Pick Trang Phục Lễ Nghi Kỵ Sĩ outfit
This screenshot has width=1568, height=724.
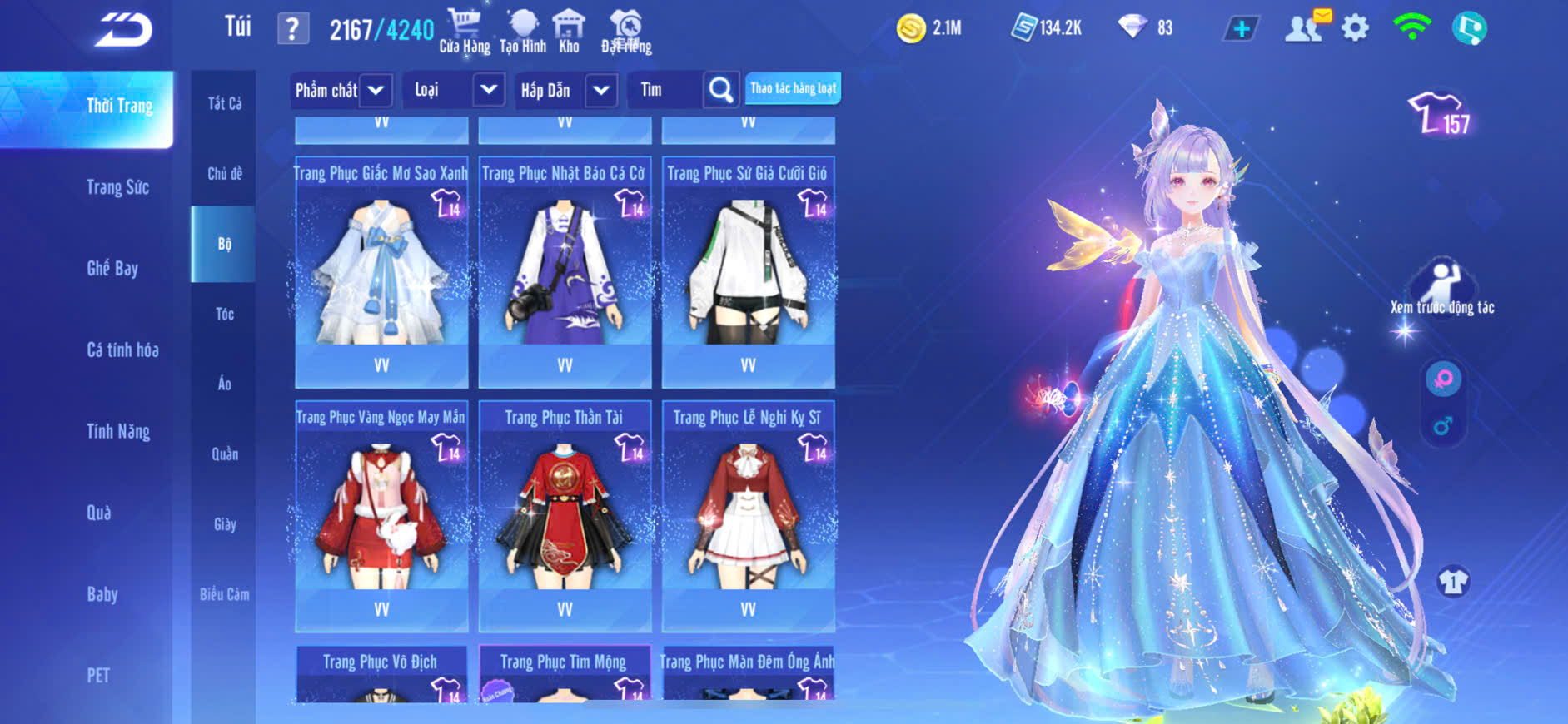click(x=748, y=514)
